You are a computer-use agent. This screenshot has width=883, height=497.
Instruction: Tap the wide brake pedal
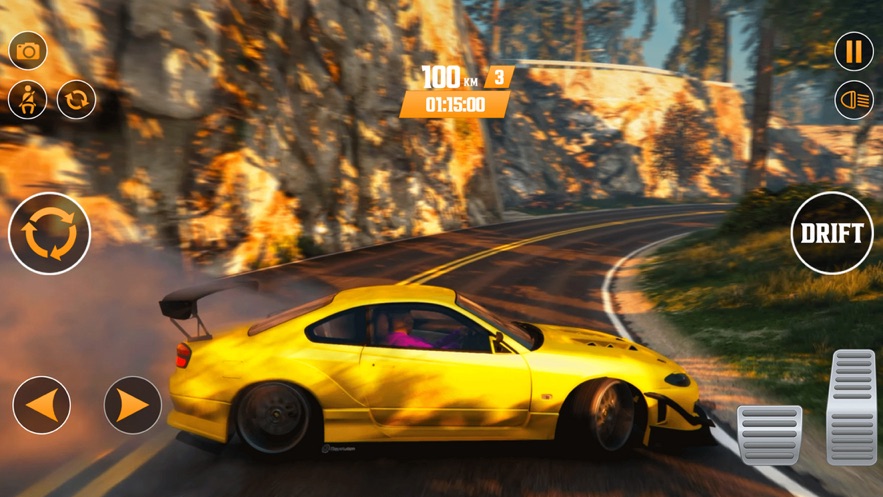pos(769,434)
